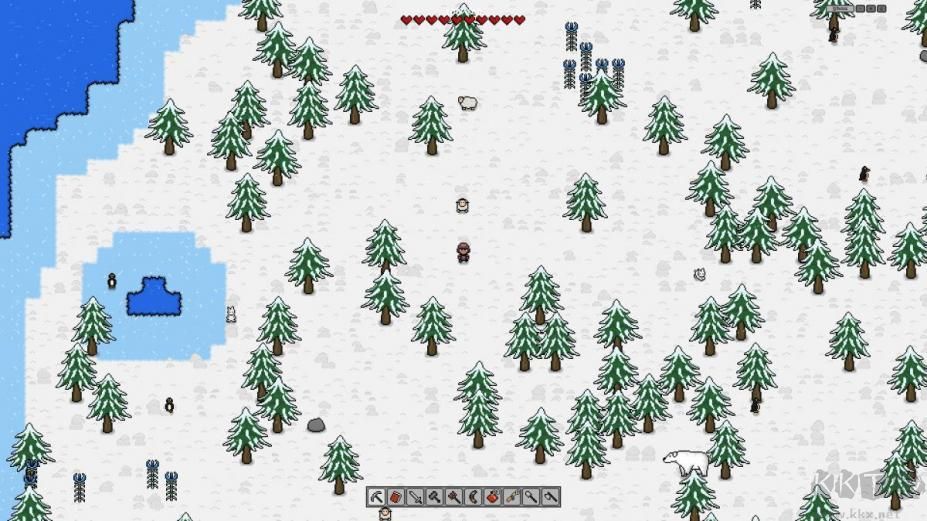Choose the red book hotbar slot
The image size is (927, 521).
(x=395, y=497)
